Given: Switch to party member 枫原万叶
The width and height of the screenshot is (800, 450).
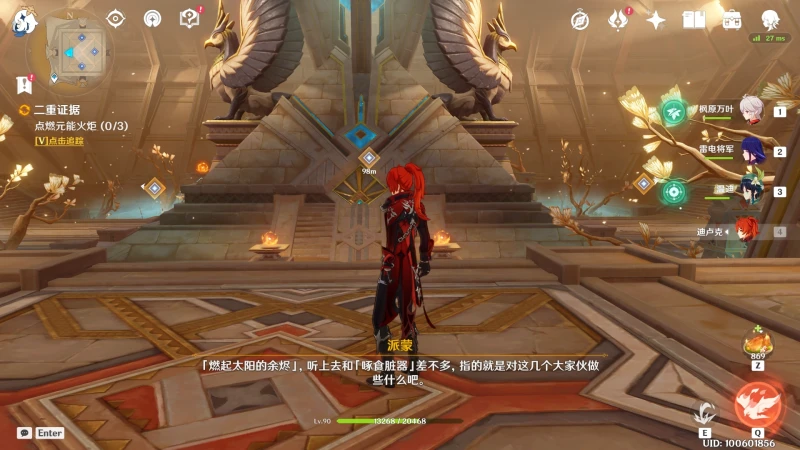Looking at the screenshot, I should (748, 112).
